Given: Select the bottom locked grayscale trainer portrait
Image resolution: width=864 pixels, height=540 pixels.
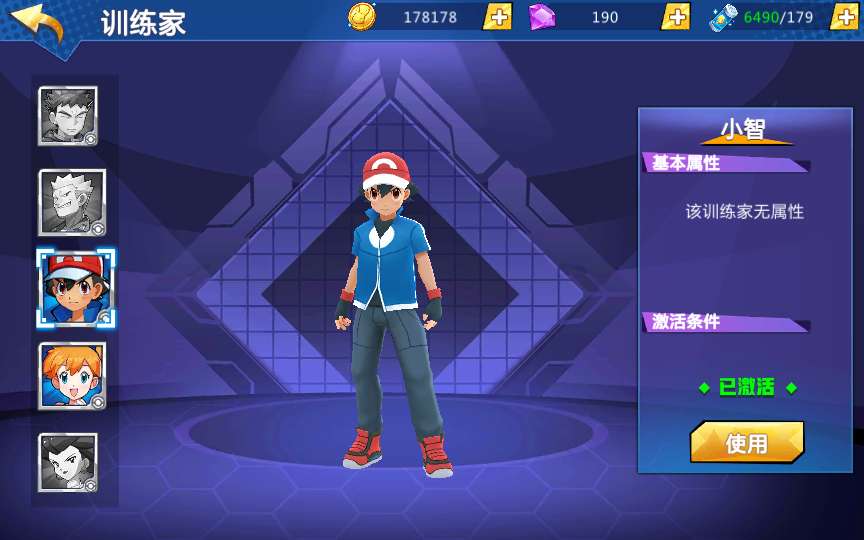Looking at the screenshot, I should click(x=68, y=462).
